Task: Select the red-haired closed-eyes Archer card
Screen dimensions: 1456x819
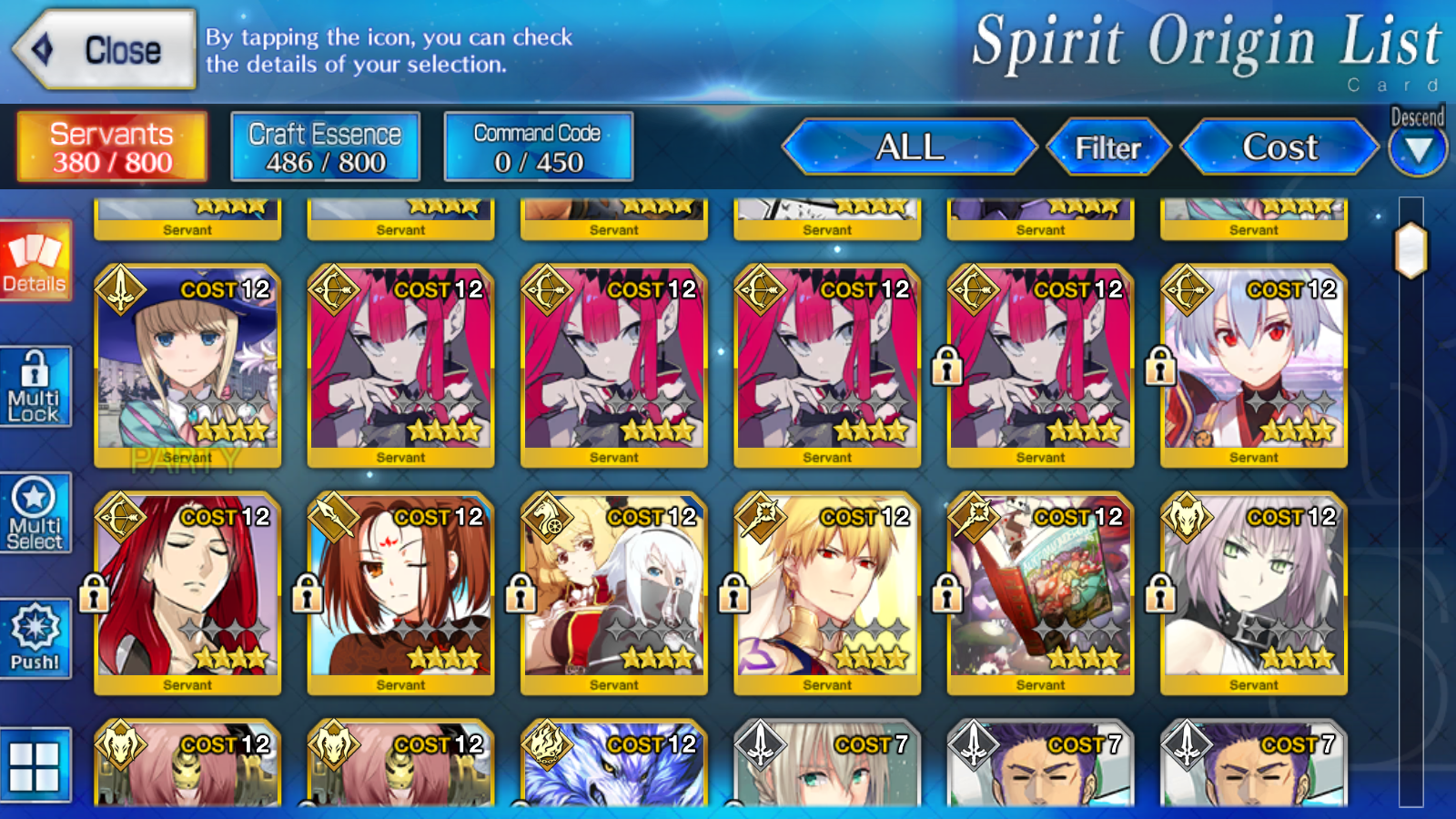Action: [187, 593]
